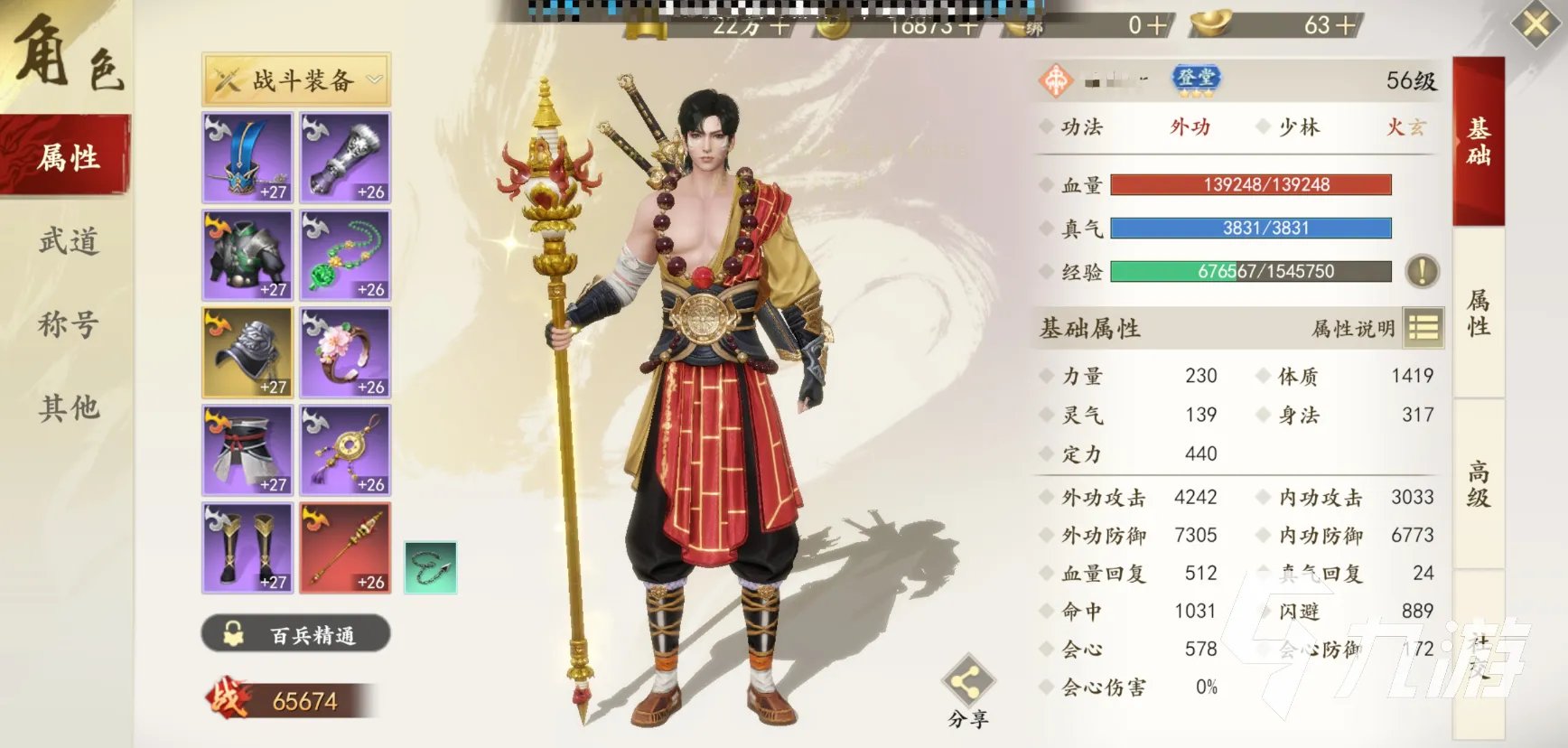Image resolution: width=1568 pixels, height=748 pixels.
Task: Select the red staff weapon slot
Action: tap(345, 547)
